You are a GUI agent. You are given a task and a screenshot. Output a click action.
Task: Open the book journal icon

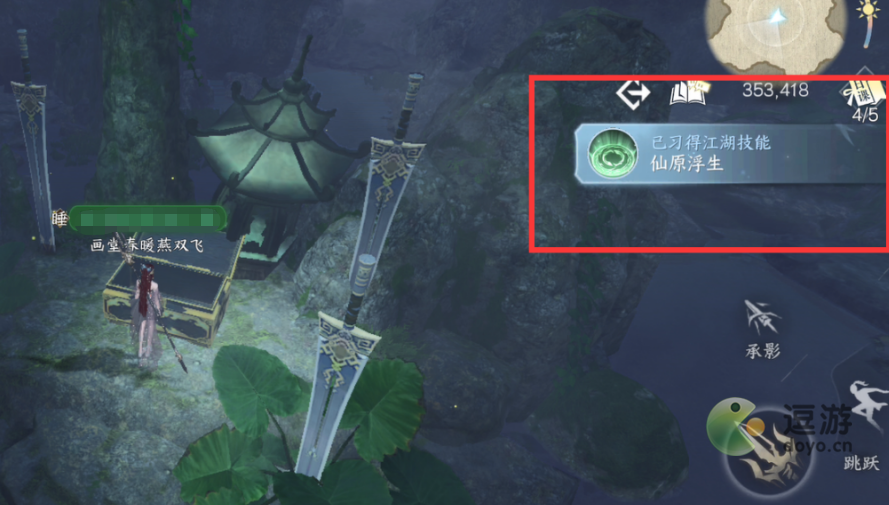tap(688, 93)
